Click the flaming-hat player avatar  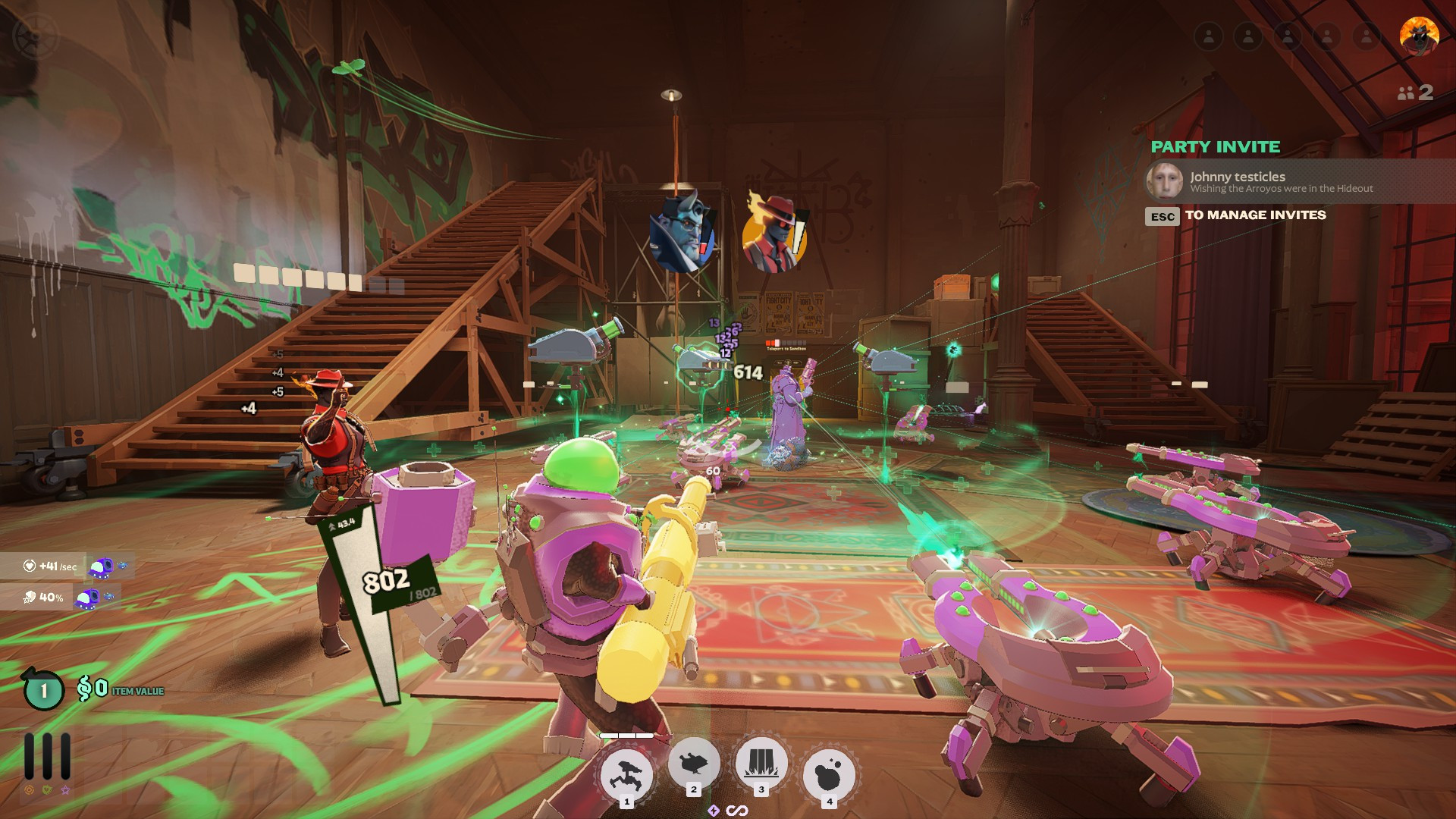pos(1418,36)
